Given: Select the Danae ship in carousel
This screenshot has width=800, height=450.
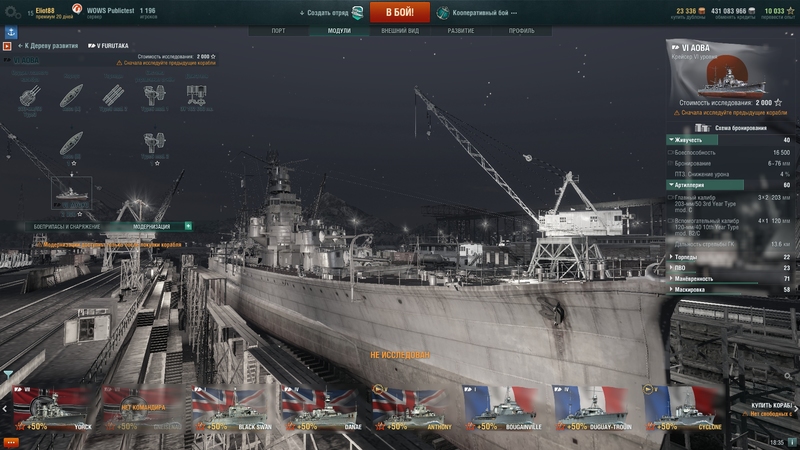Looking at the screenshot, I should pos(325,408).
